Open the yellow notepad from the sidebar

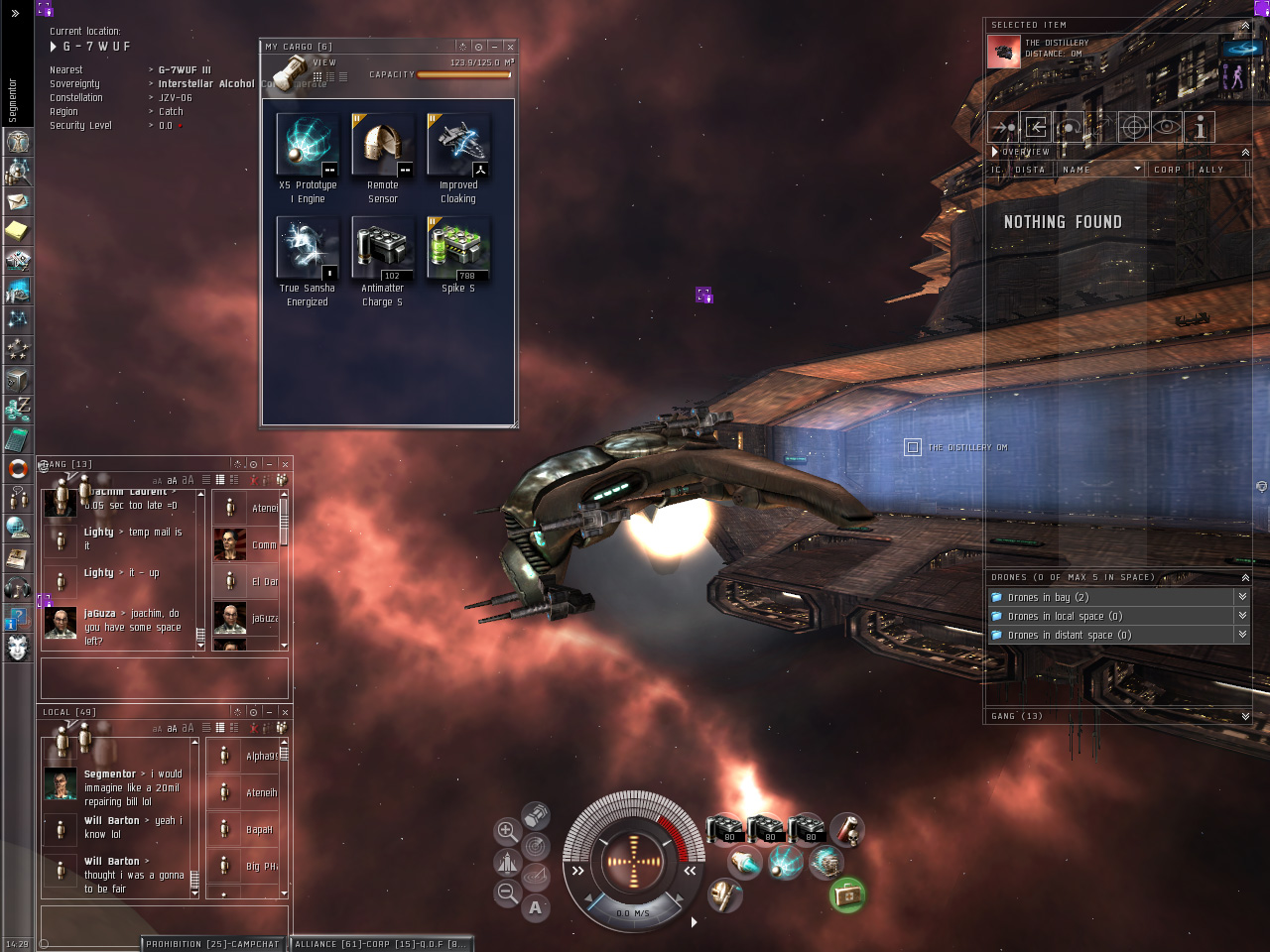click(18, 231)
